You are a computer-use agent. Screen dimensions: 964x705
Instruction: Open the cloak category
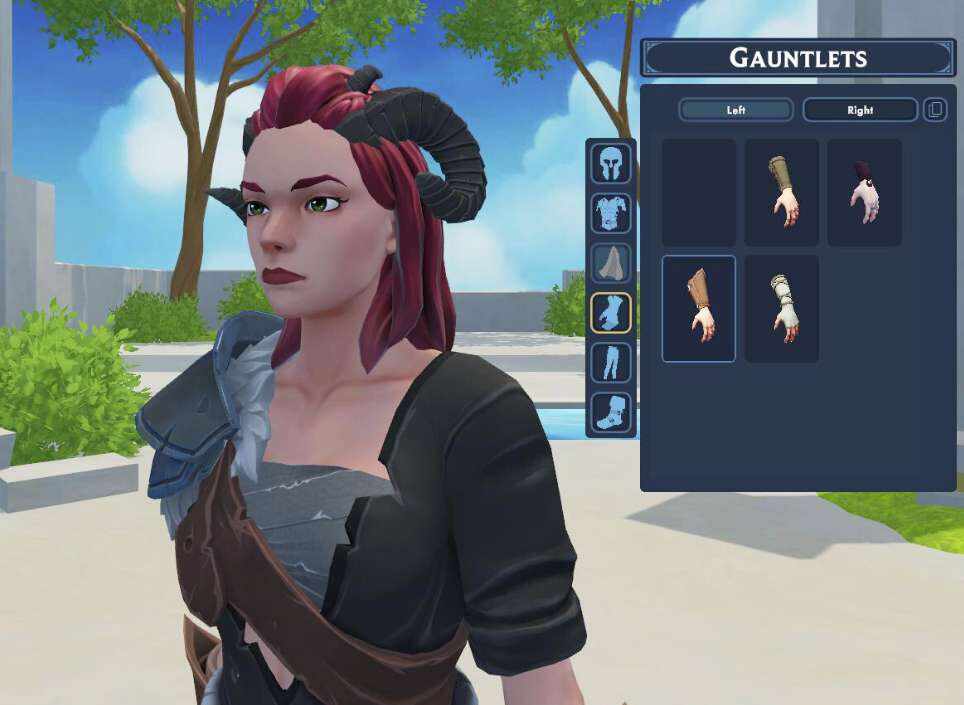[610, 263]
